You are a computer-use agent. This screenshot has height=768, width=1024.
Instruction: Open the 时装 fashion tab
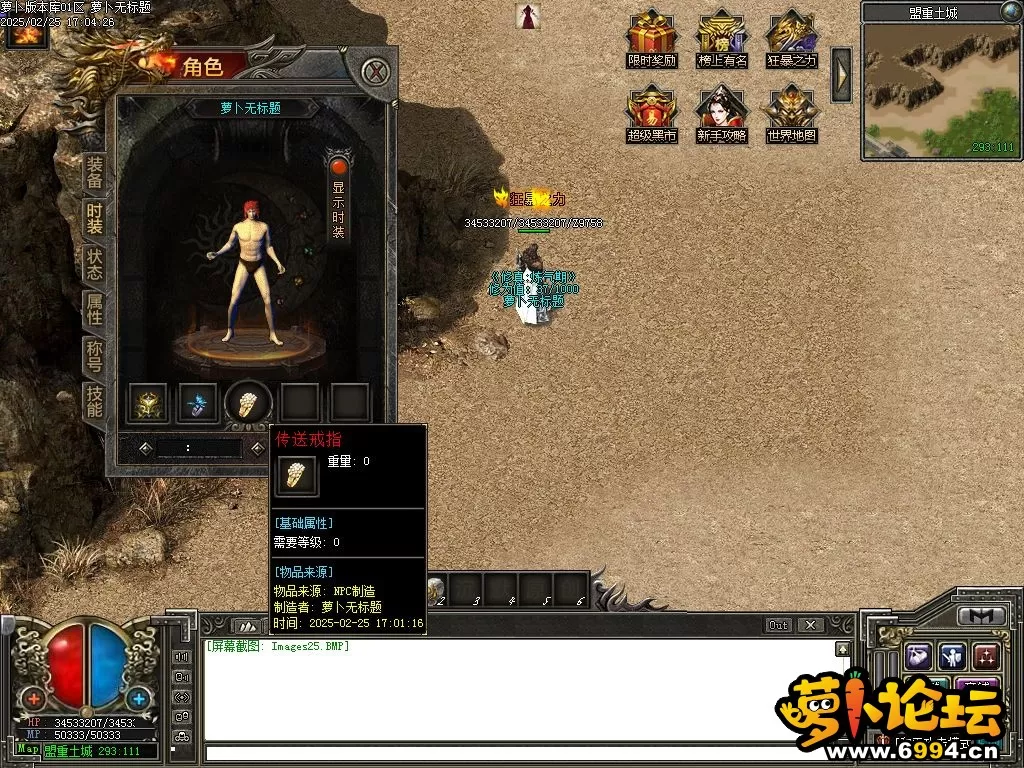point(94,219)
